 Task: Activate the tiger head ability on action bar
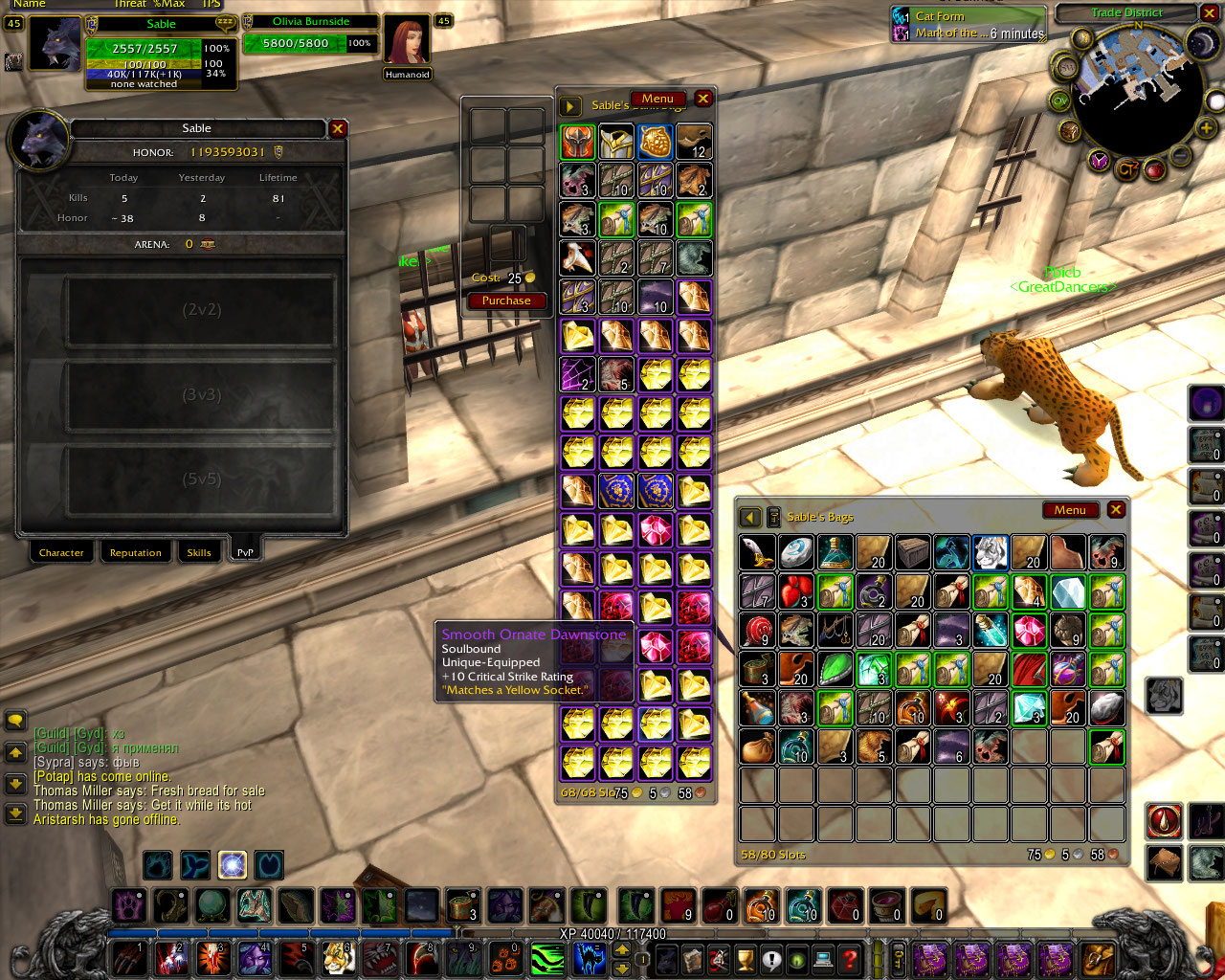339,958
